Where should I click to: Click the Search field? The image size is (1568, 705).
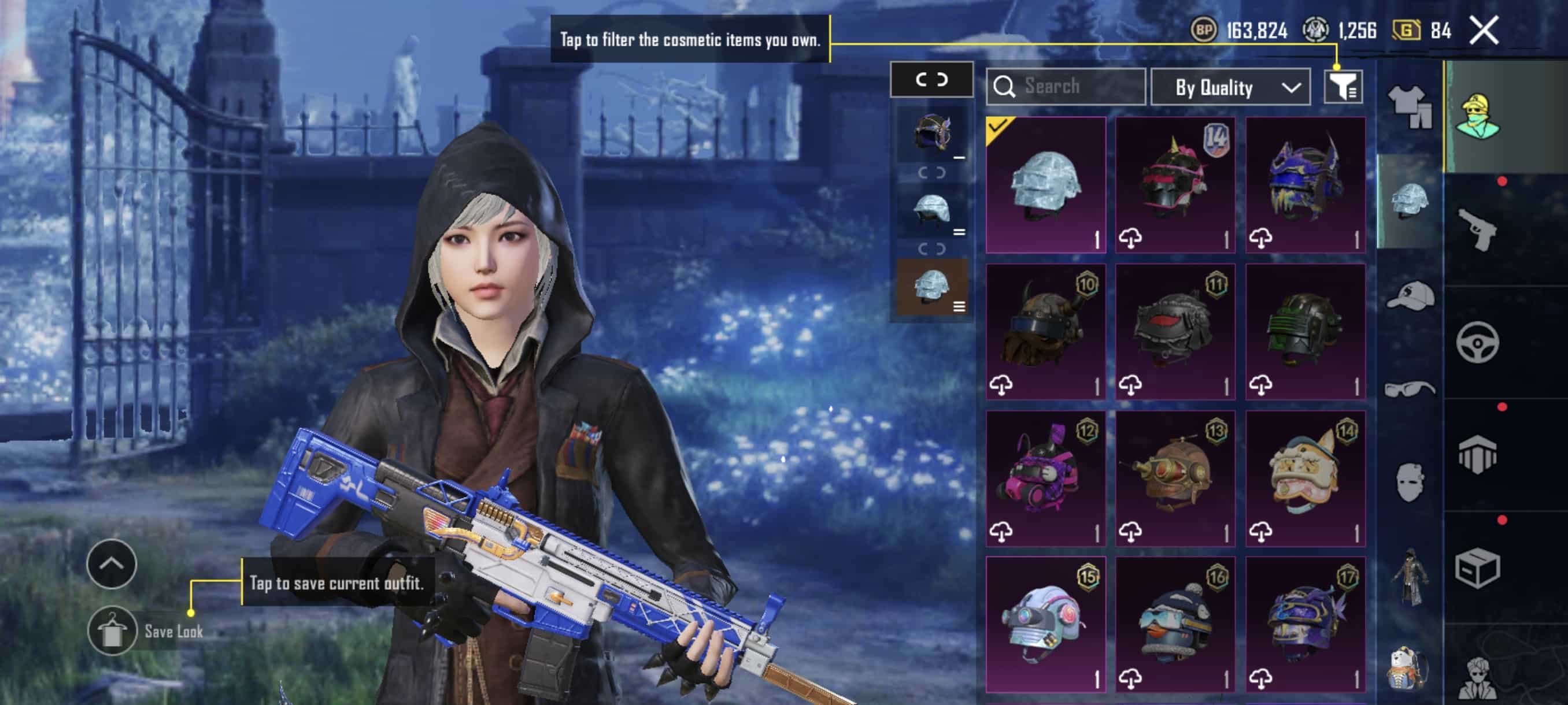[x=1066, y=86]
